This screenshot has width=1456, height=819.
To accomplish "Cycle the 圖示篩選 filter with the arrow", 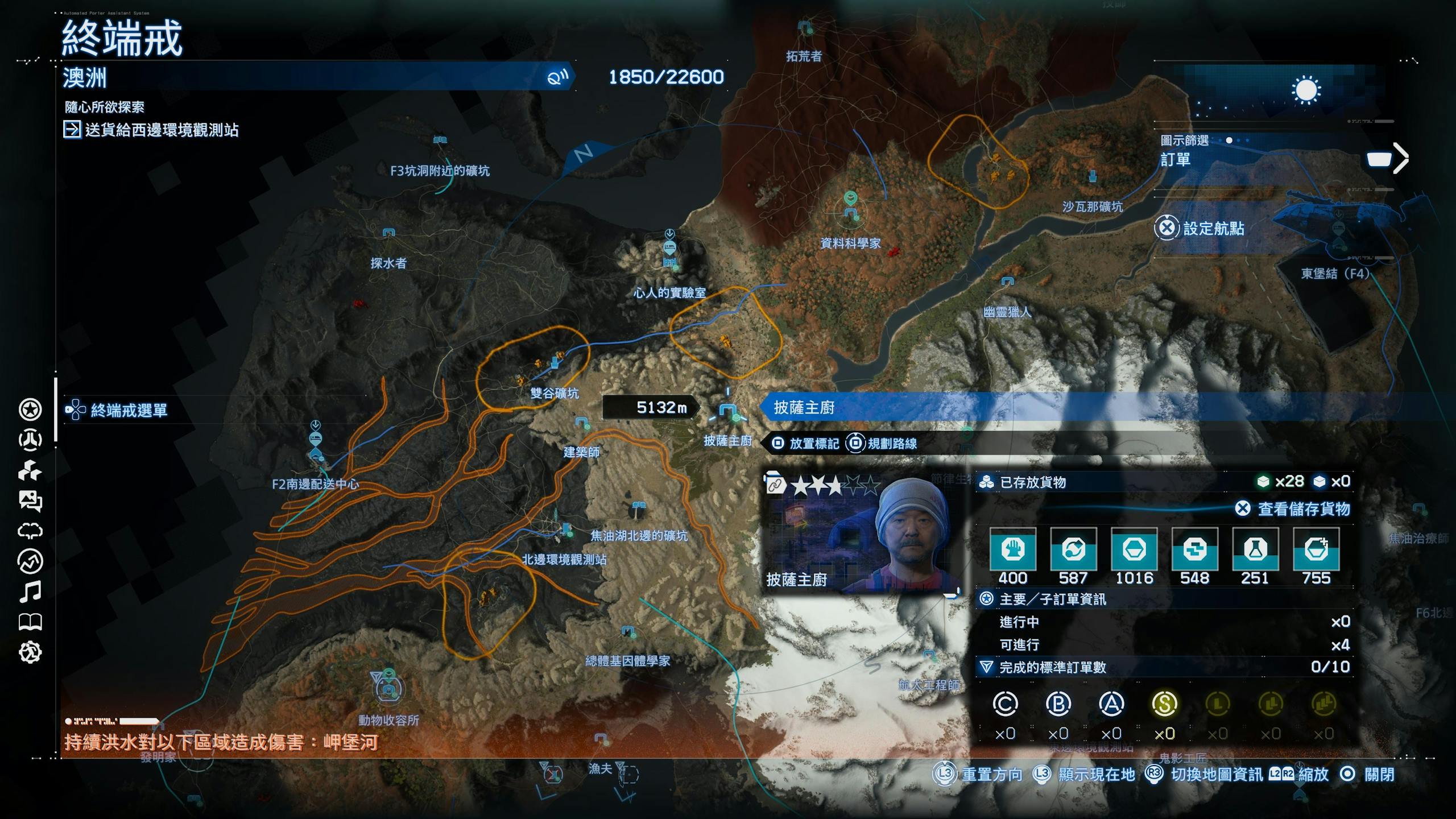I will 1401,159.
